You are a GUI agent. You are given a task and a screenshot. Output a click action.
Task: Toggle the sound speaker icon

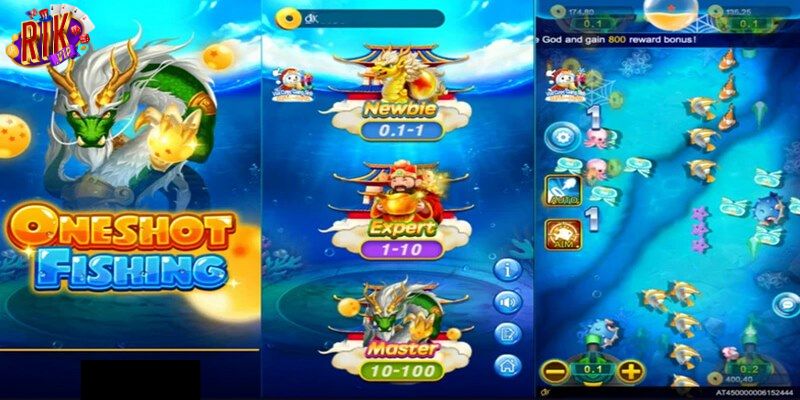pos(509,301)
